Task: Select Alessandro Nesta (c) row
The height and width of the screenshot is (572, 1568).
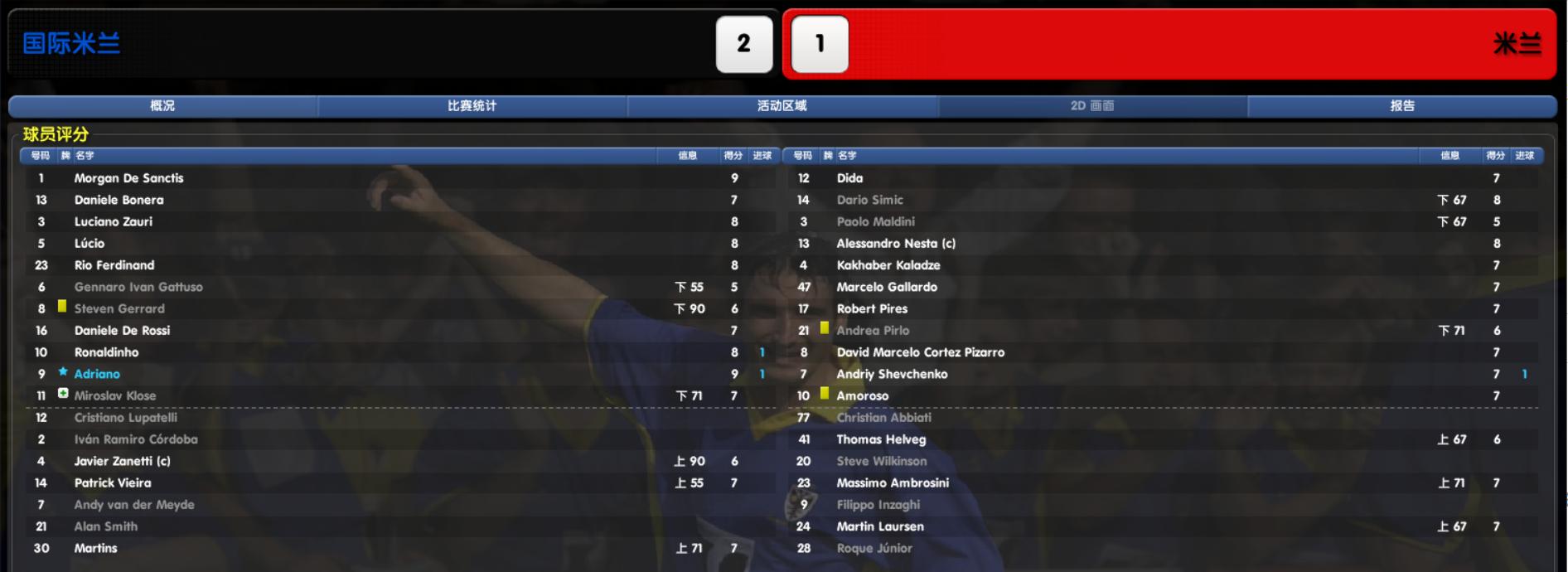Action: pyautogui.click(x=896, y=244)
